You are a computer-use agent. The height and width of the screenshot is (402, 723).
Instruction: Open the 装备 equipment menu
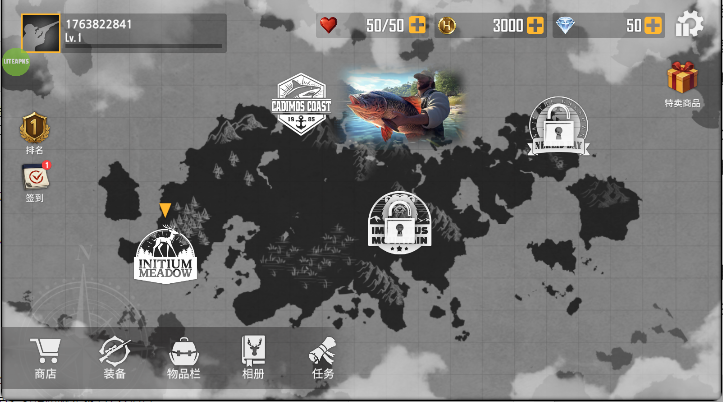(x=114, y=358)
